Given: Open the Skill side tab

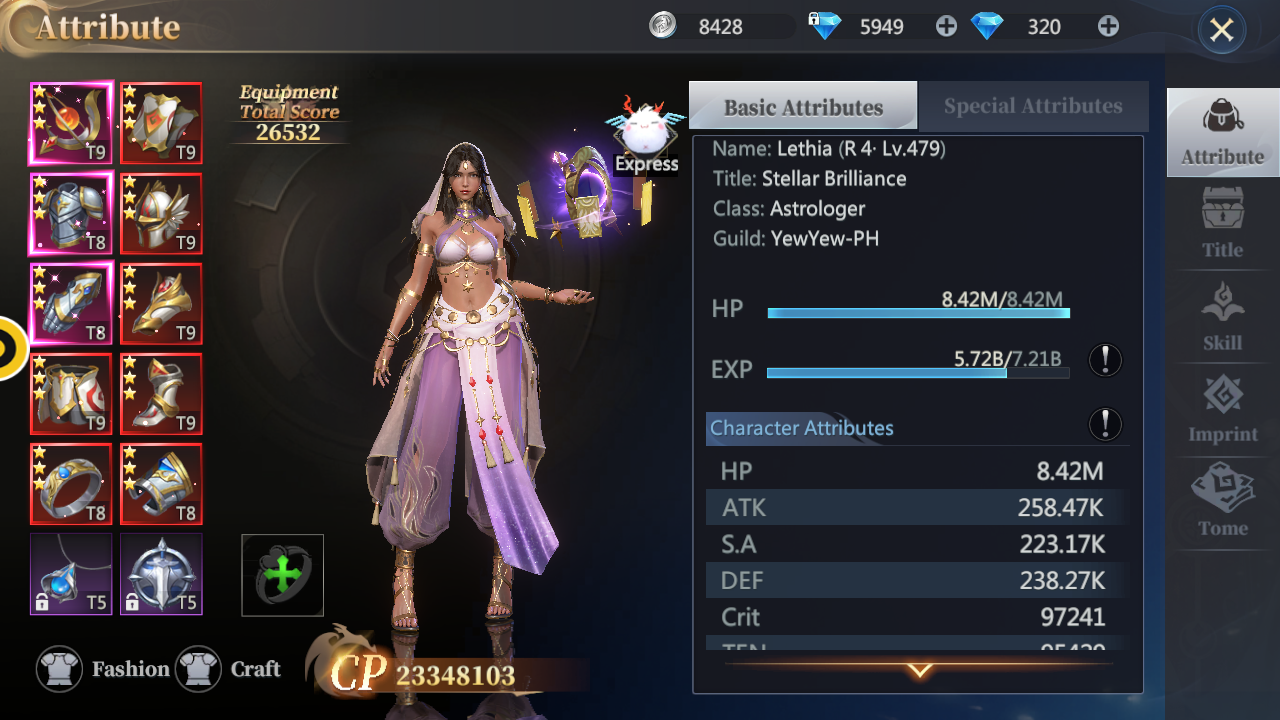Looking at the screenshot, I should (x=1222, y=317).
